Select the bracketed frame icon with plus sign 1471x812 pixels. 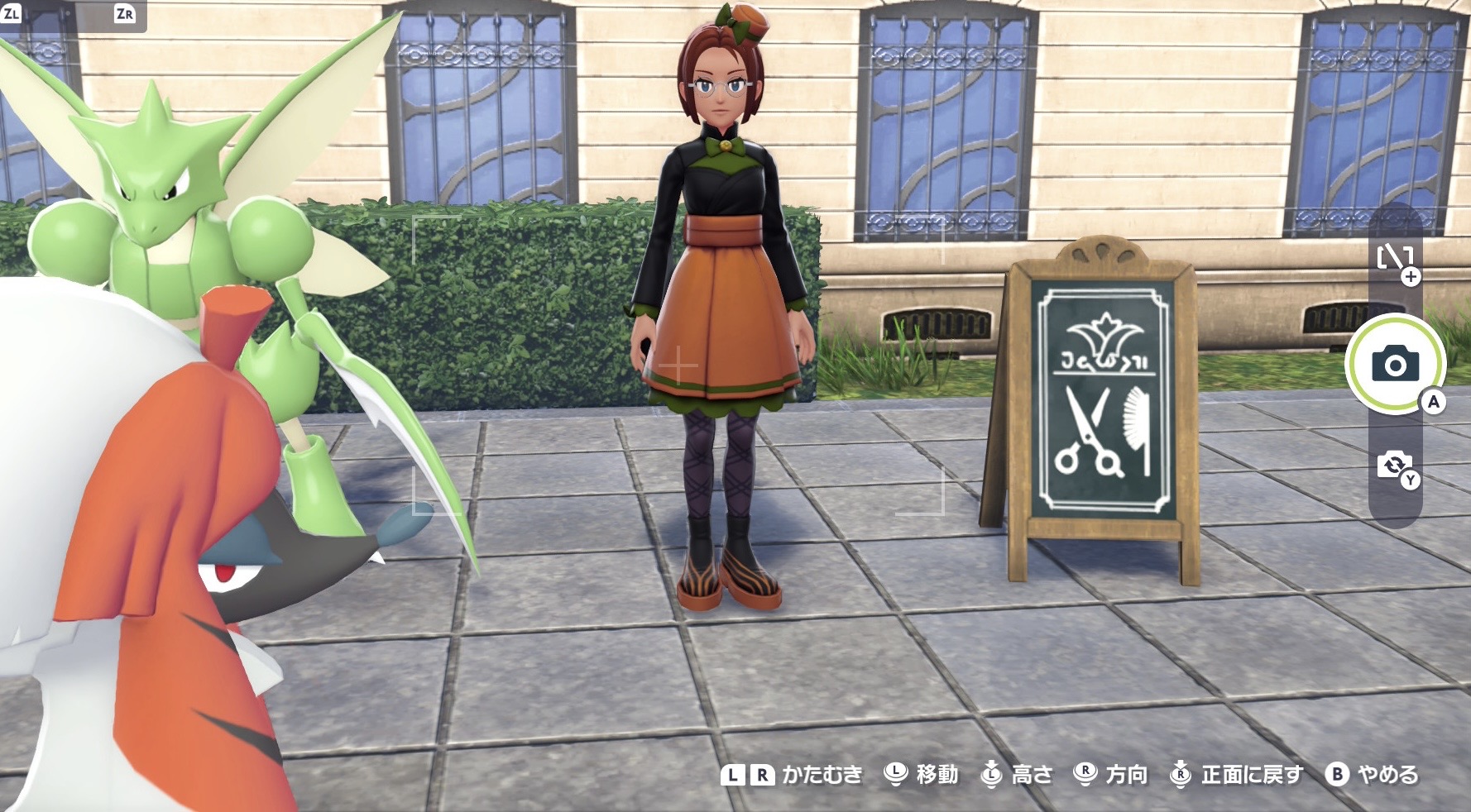1395,260
